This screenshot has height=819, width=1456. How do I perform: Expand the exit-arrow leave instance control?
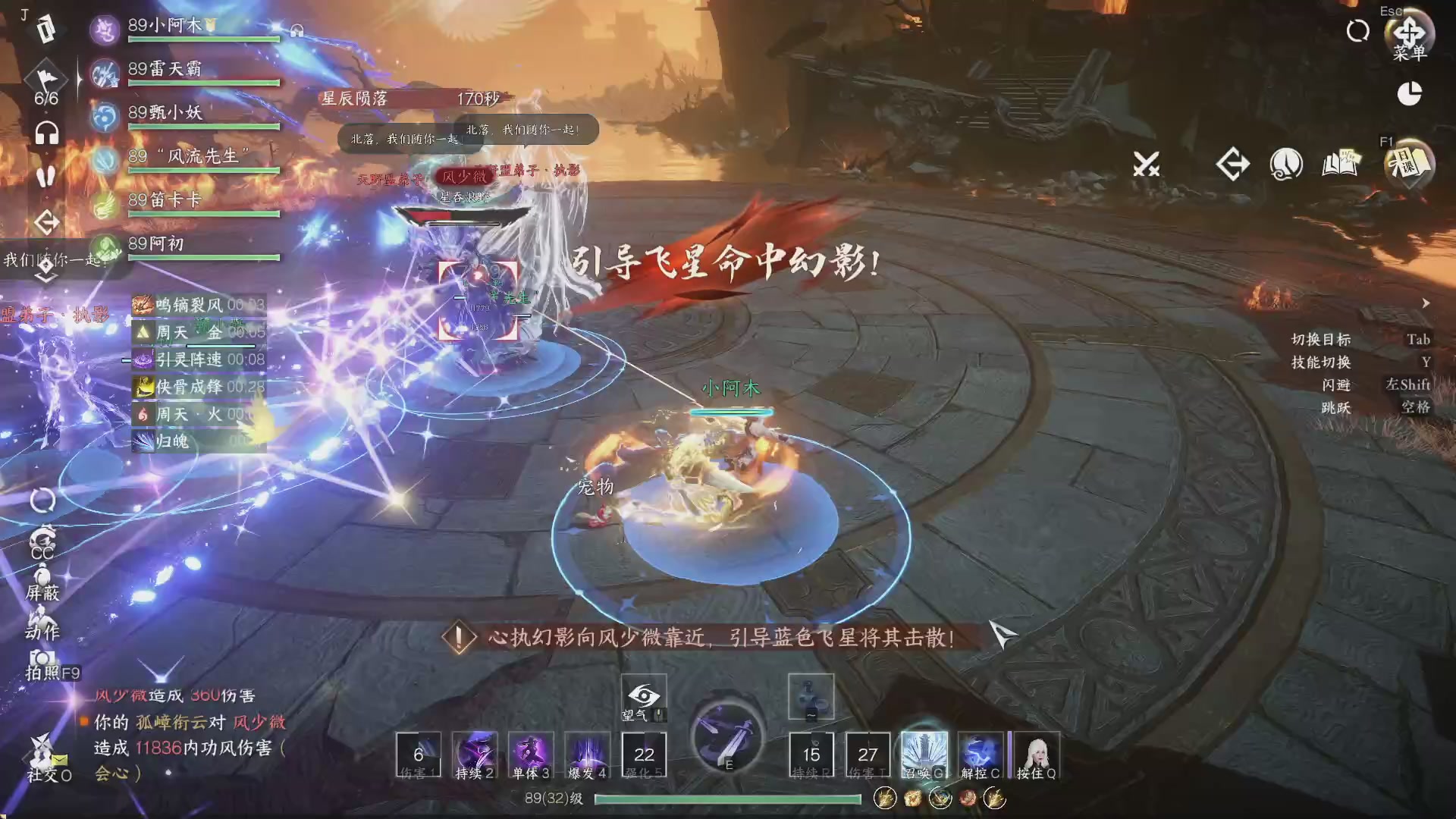pyautogui.click(x=1235, y=163)
